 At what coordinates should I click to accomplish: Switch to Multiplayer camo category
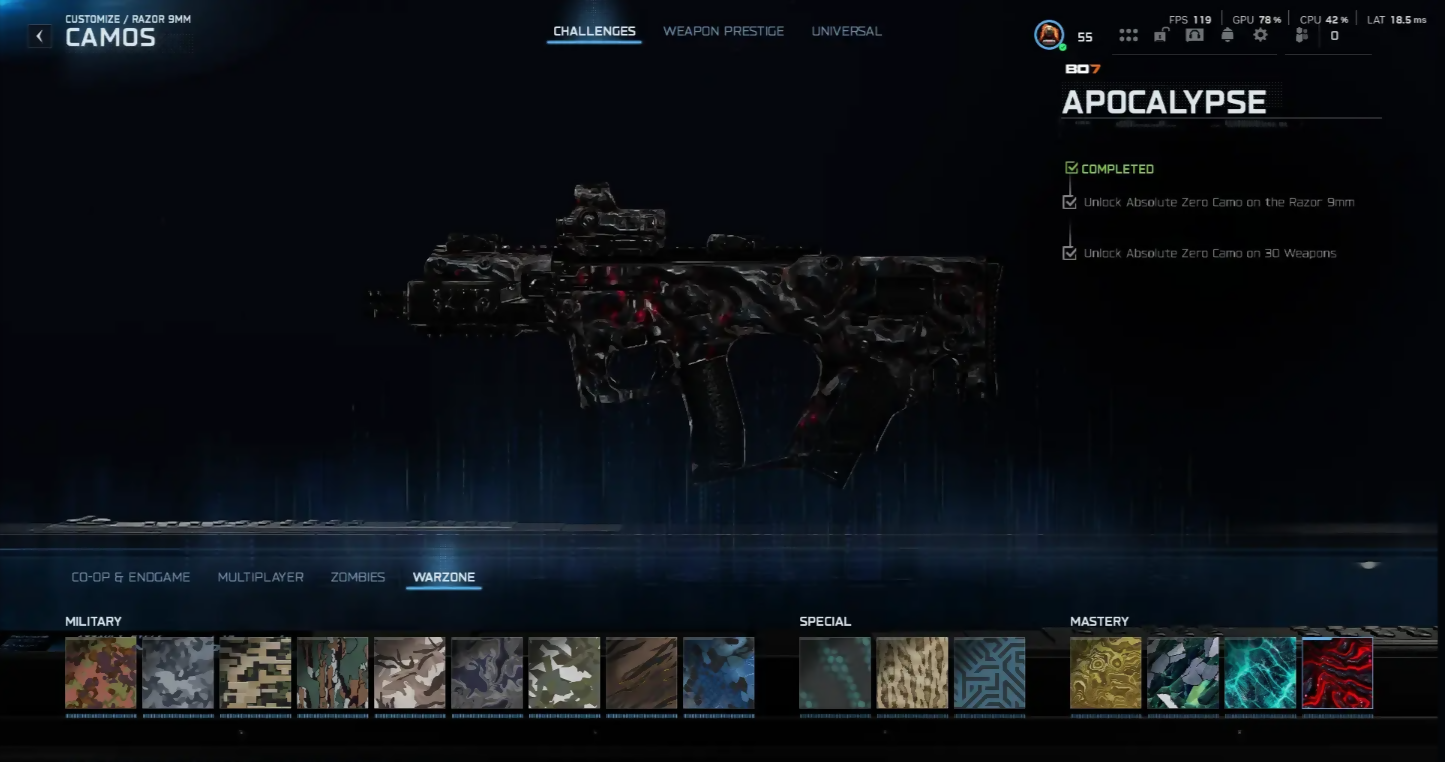point(260,577)
